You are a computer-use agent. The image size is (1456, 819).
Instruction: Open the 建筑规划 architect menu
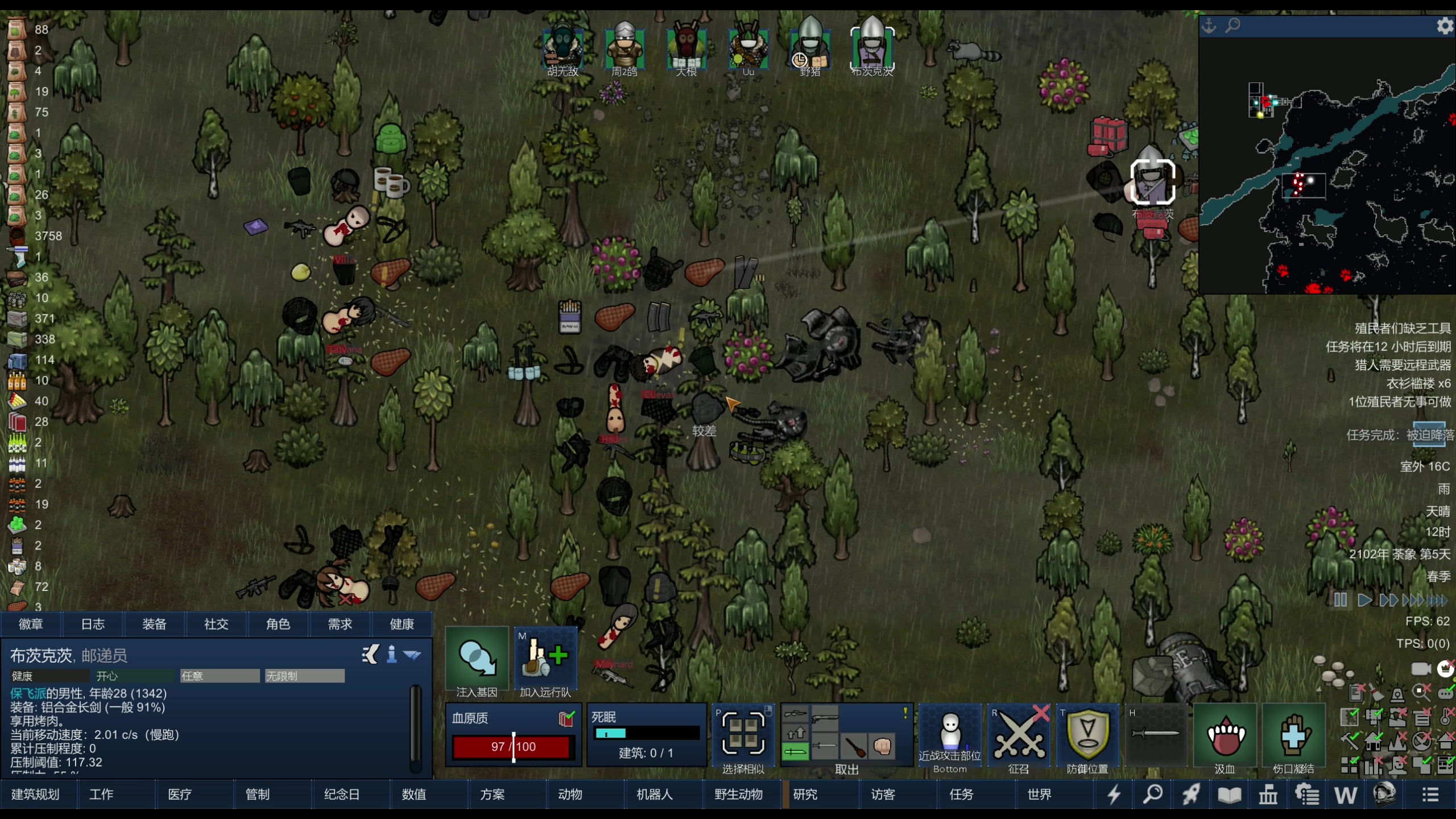[x=35, y=794]
